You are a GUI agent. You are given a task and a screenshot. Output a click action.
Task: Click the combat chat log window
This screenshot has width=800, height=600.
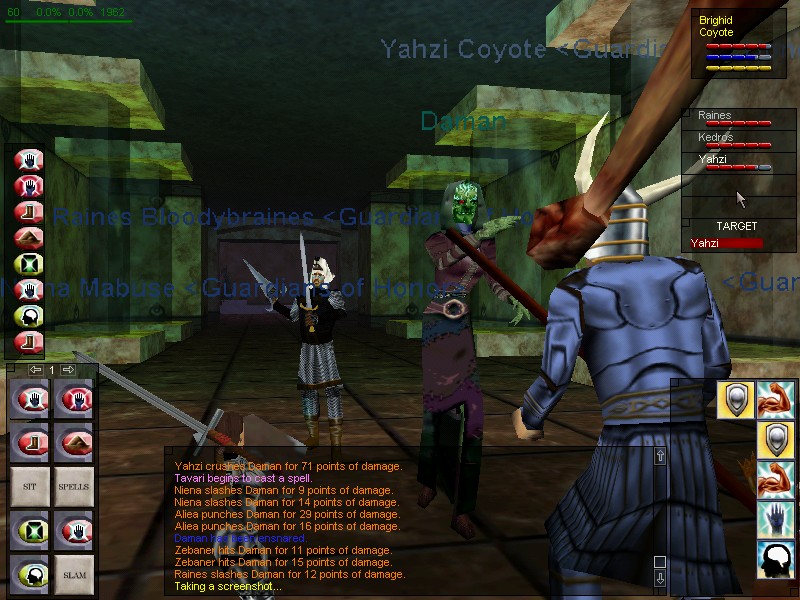[x=410, y=520]
